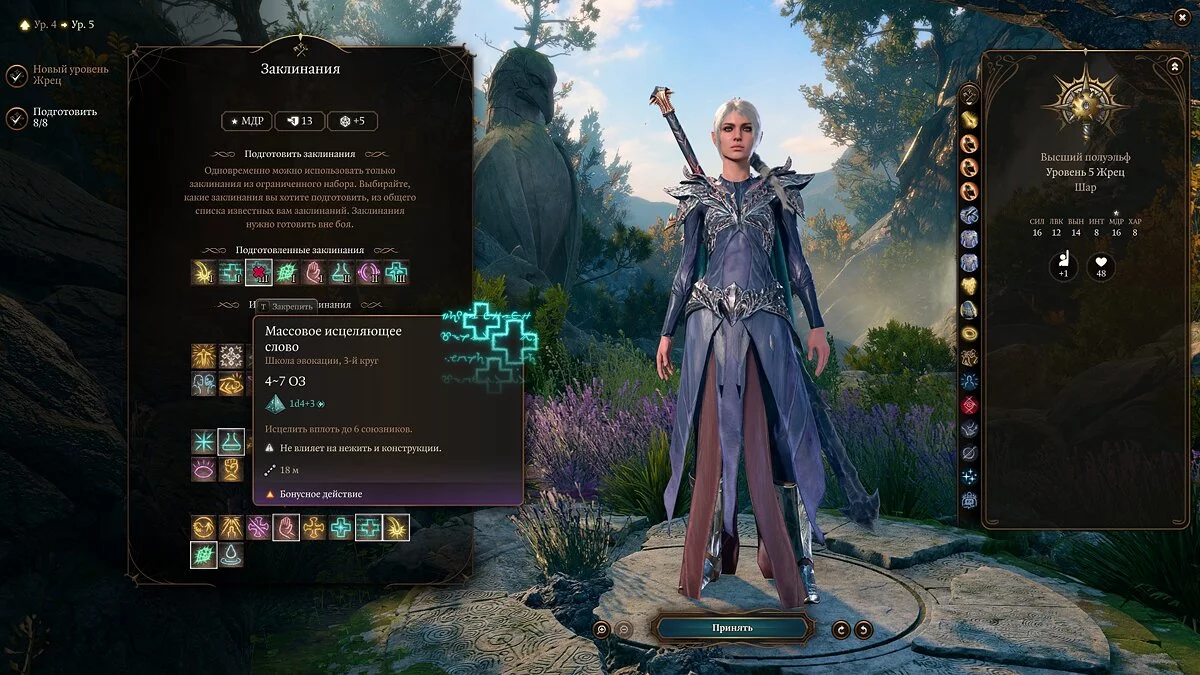Collapse the character summary panel
Viewport: 1200px width, 675px height.
point(1174,66)
